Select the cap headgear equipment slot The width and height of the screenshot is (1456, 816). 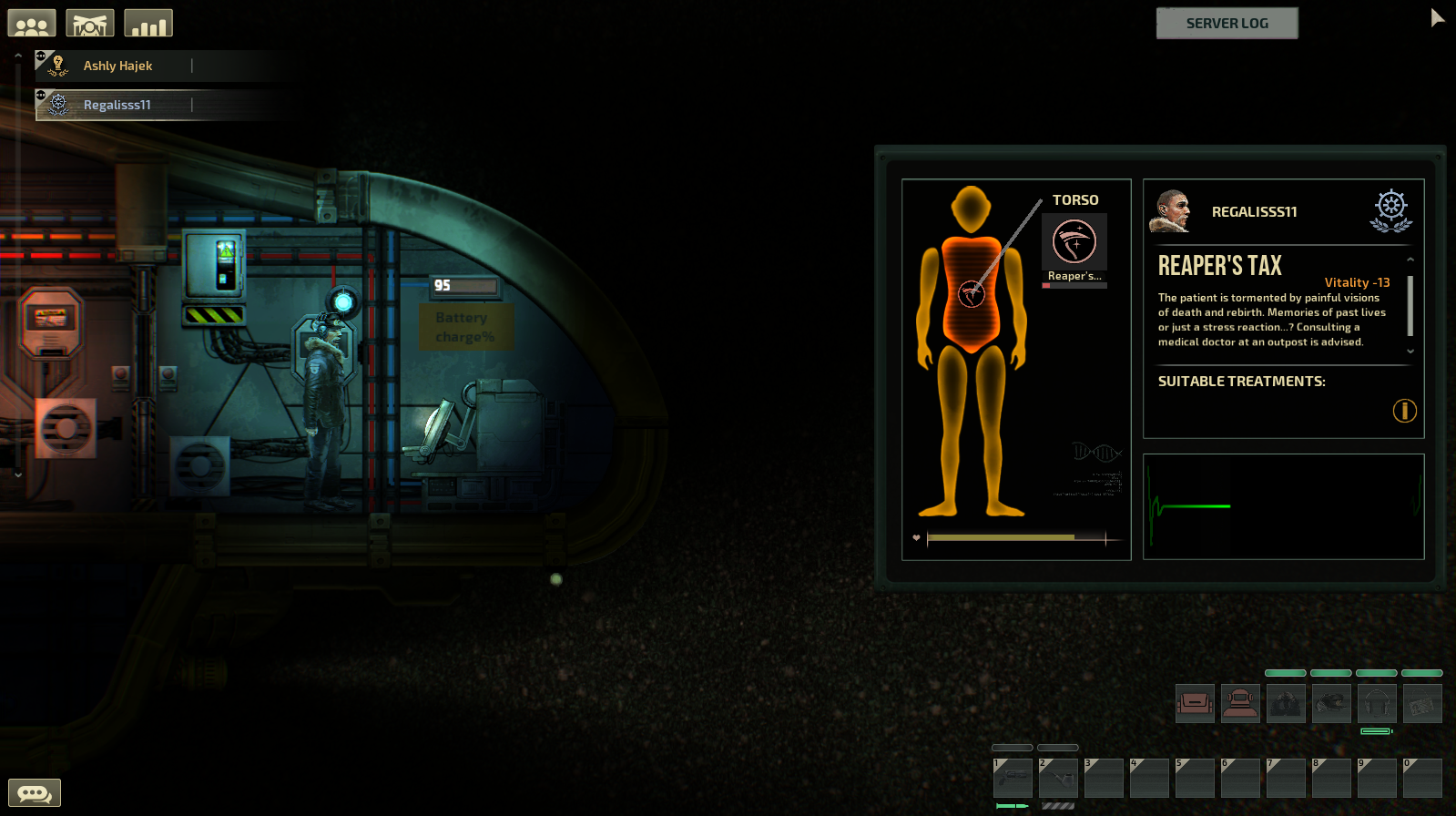(x=1331, y=704)
